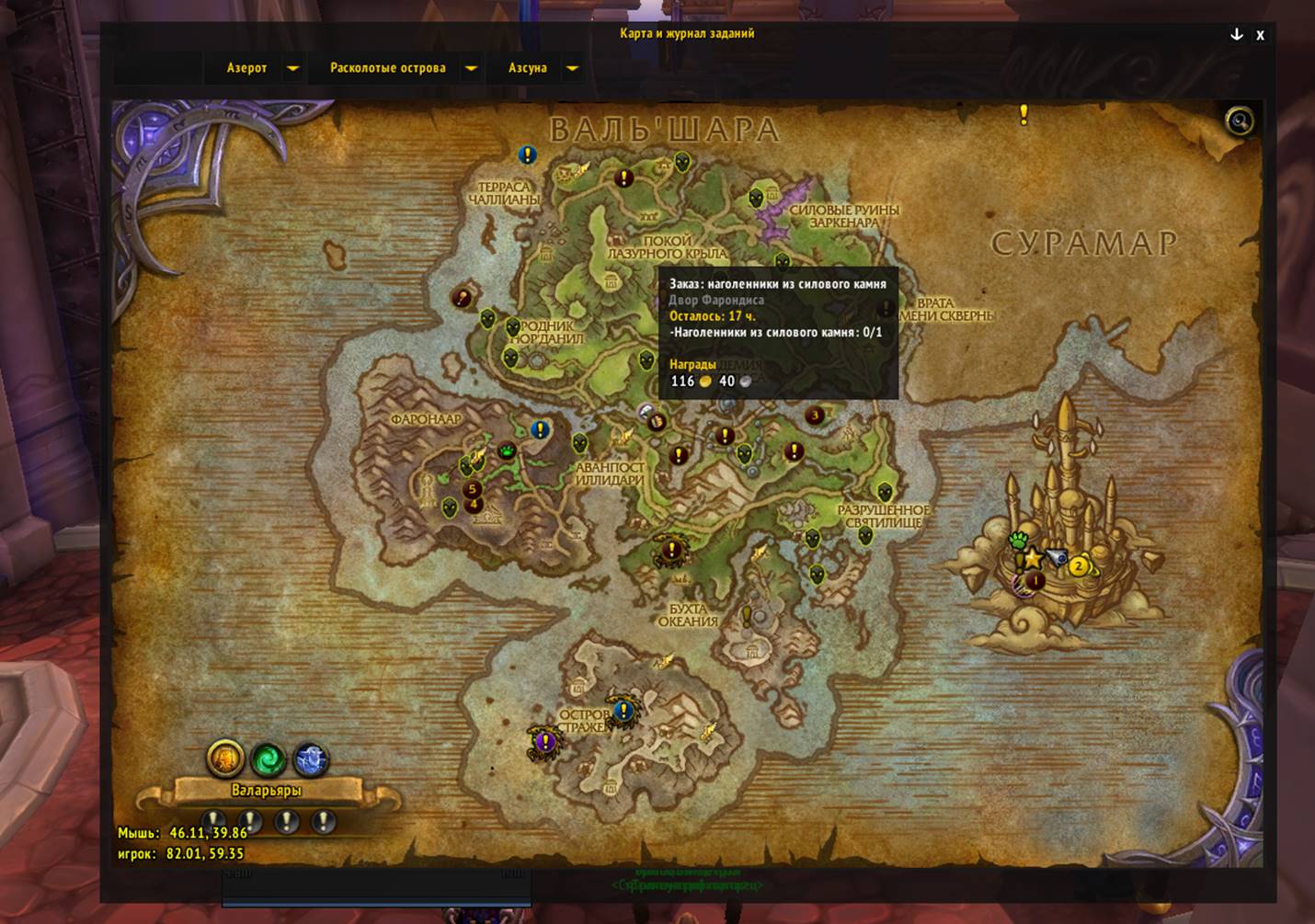
Task: Click the green paw pet battle marker
Action: tap(1017, 541)
